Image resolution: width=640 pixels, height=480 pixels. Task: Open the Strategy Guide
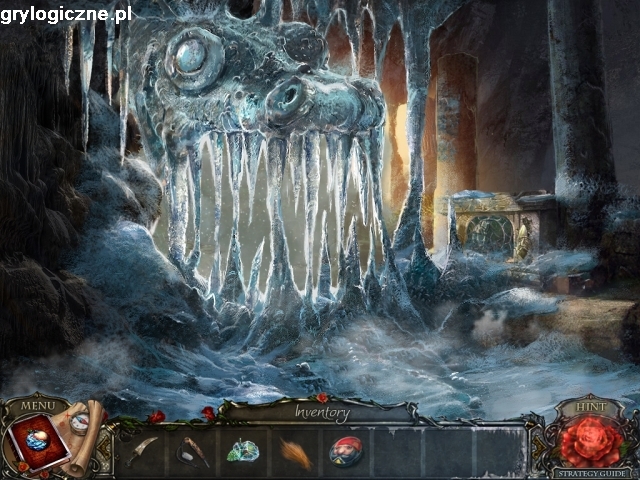tap(593, 472)
